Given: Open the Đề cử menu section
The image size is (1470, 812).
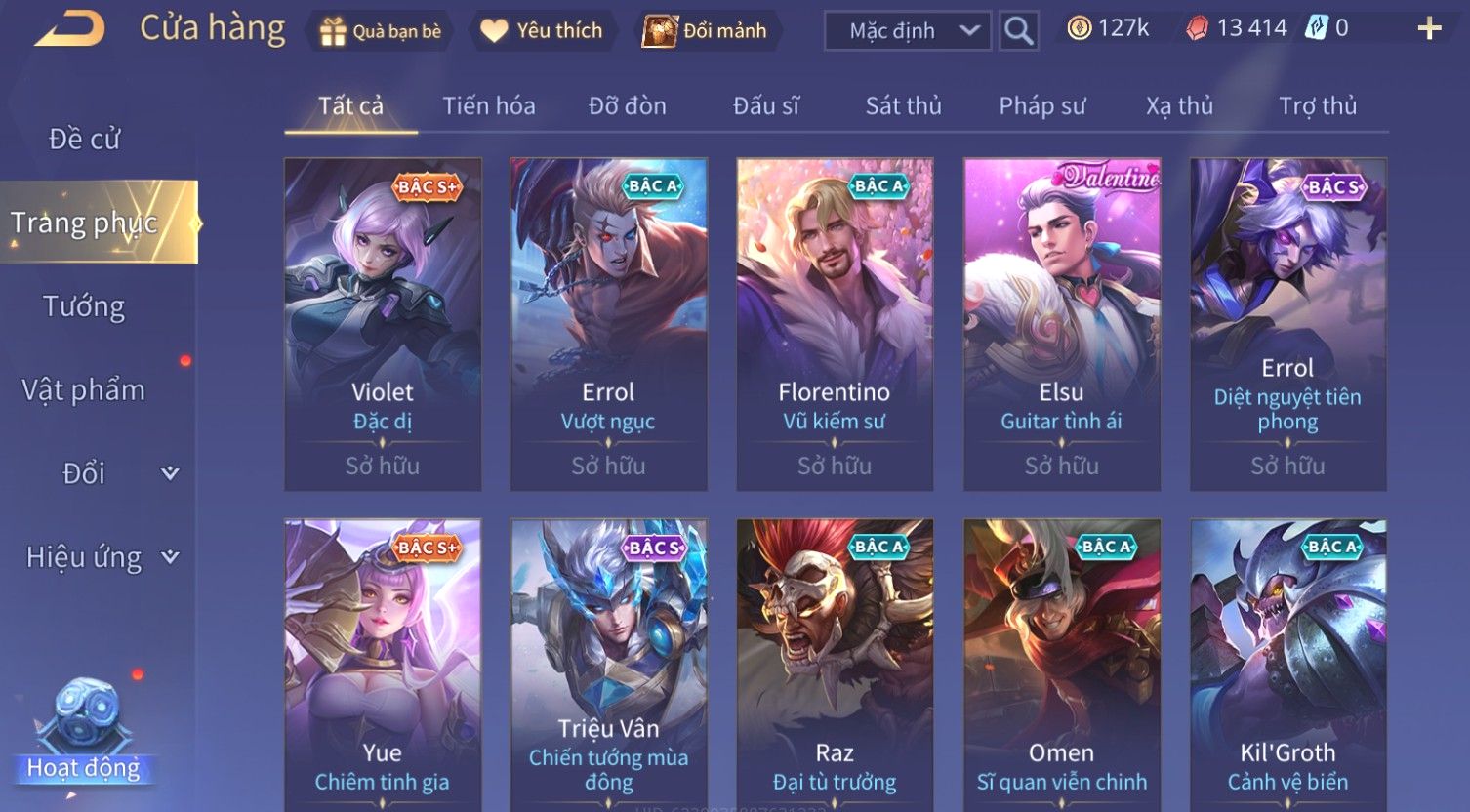Looking at the screenshot, I should [85, 140].
